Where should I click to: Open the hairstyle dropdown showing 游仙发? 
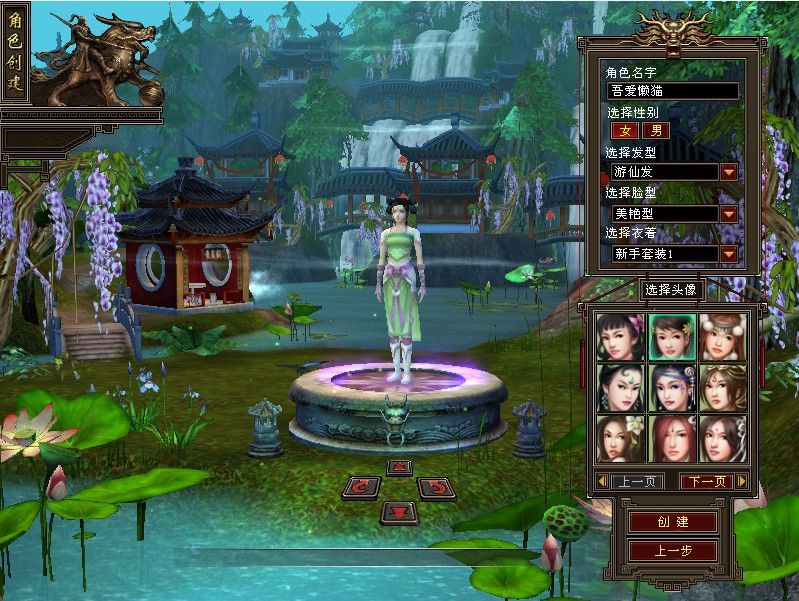(729, 172)
